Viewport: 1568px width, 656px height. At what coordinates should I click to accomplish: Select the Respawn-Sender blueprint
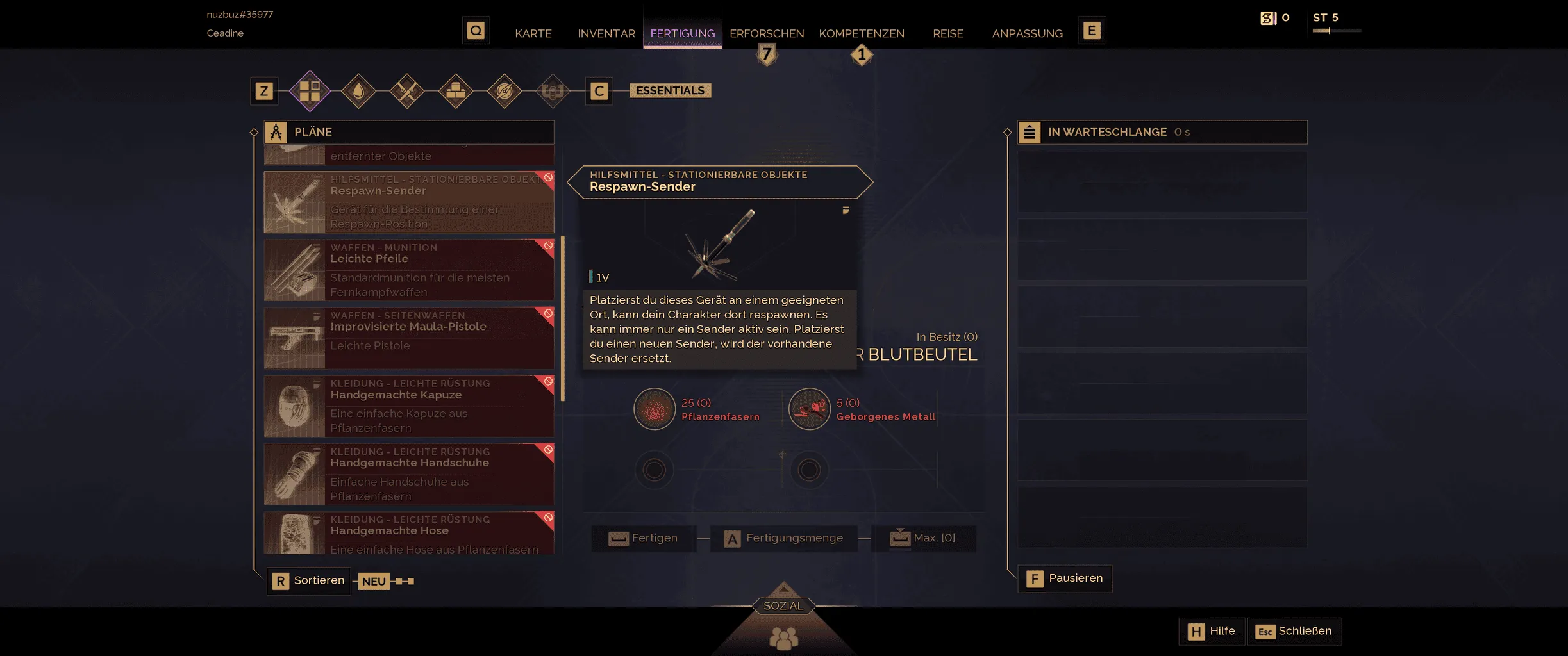(x=409, y=202)
